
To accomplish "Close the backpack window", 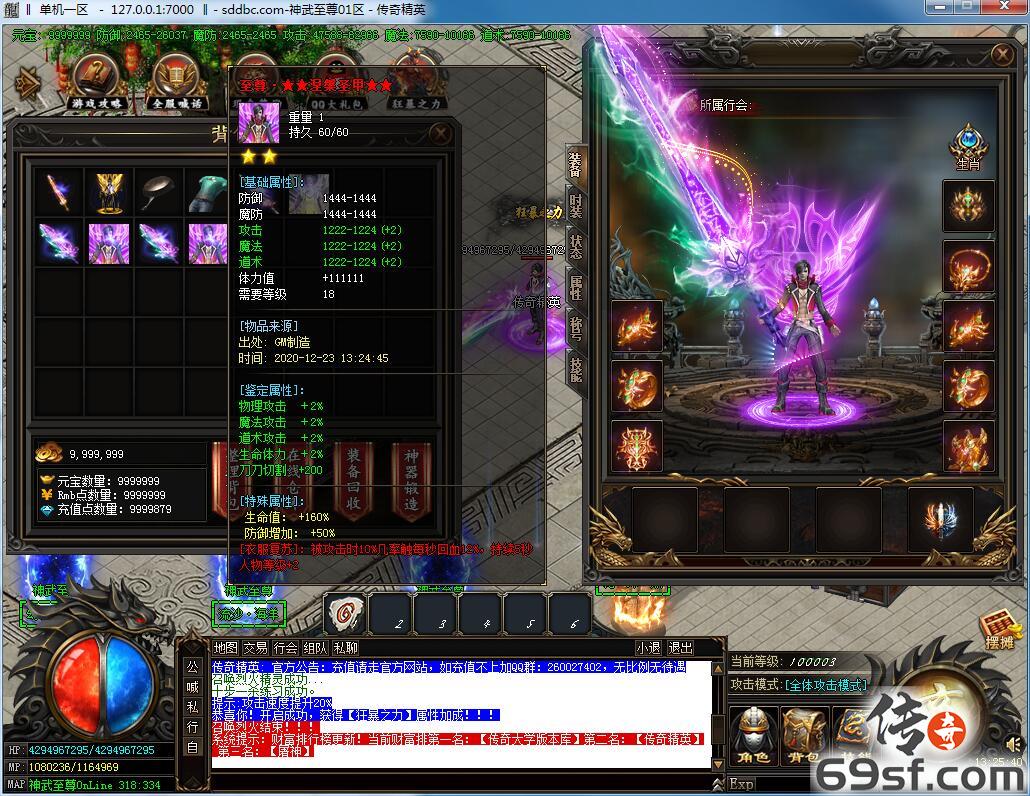I will pos(439,133).
